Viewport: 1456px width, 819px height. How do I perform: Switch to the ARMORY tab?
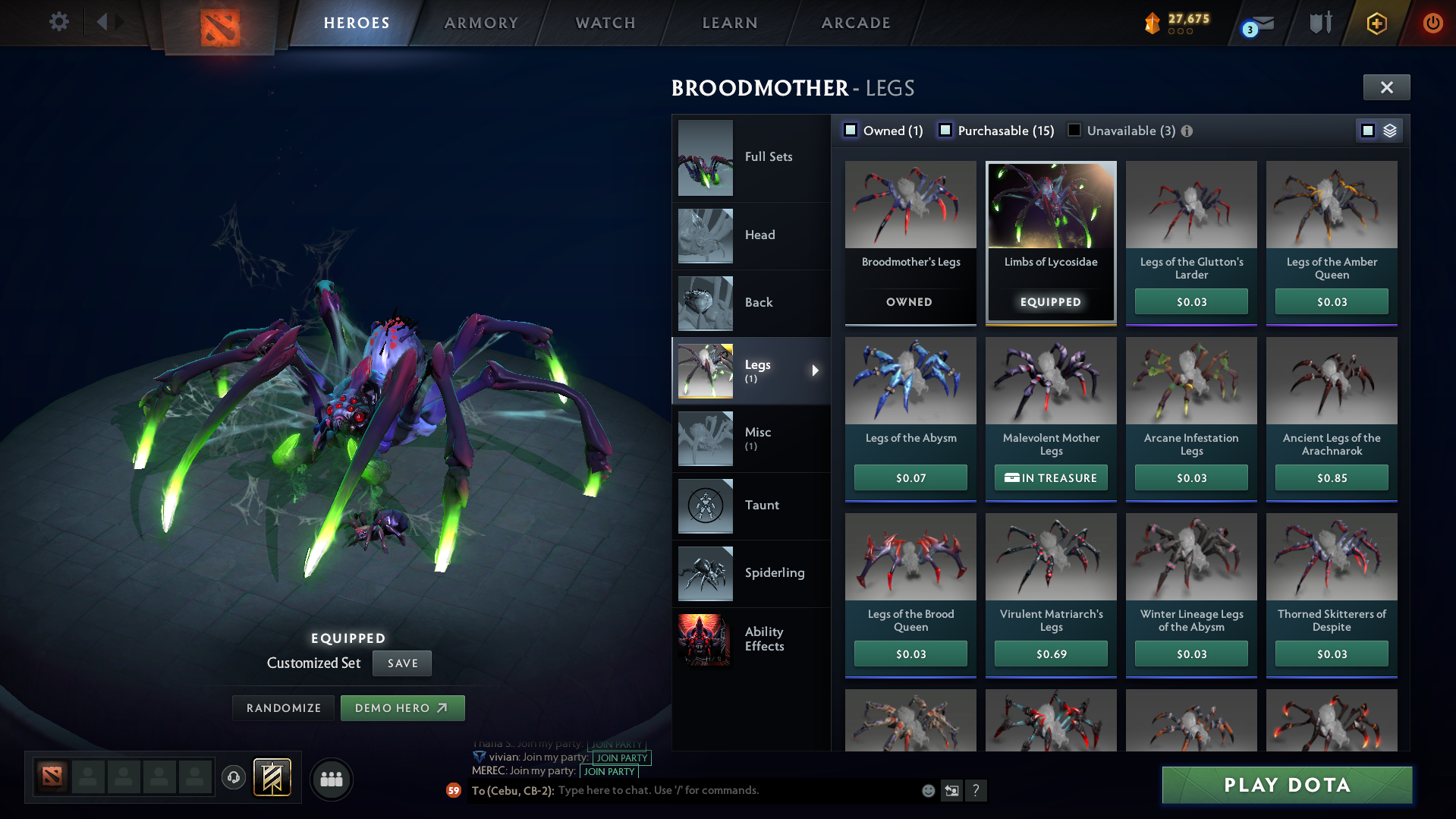481,23
